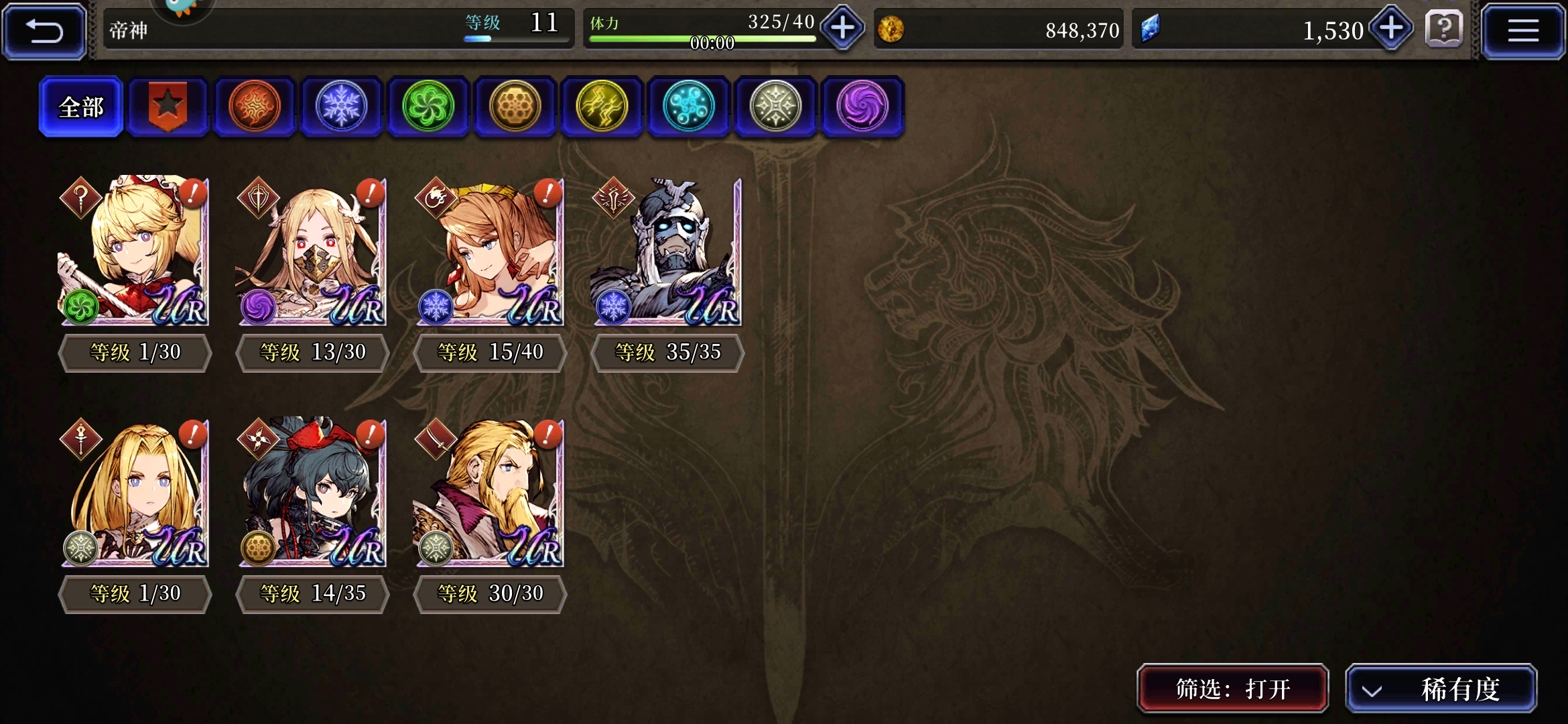Select the fire element filter icon
Viewport: 1568px width, 724px height.
pos(255,106)
